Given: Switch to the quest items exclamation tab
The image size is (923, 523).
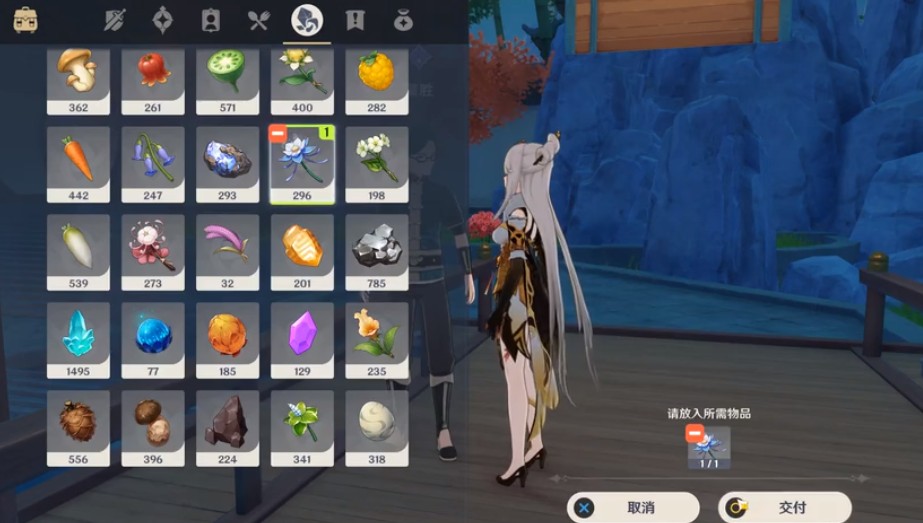Looking at the screenshot, I should 355,20.
